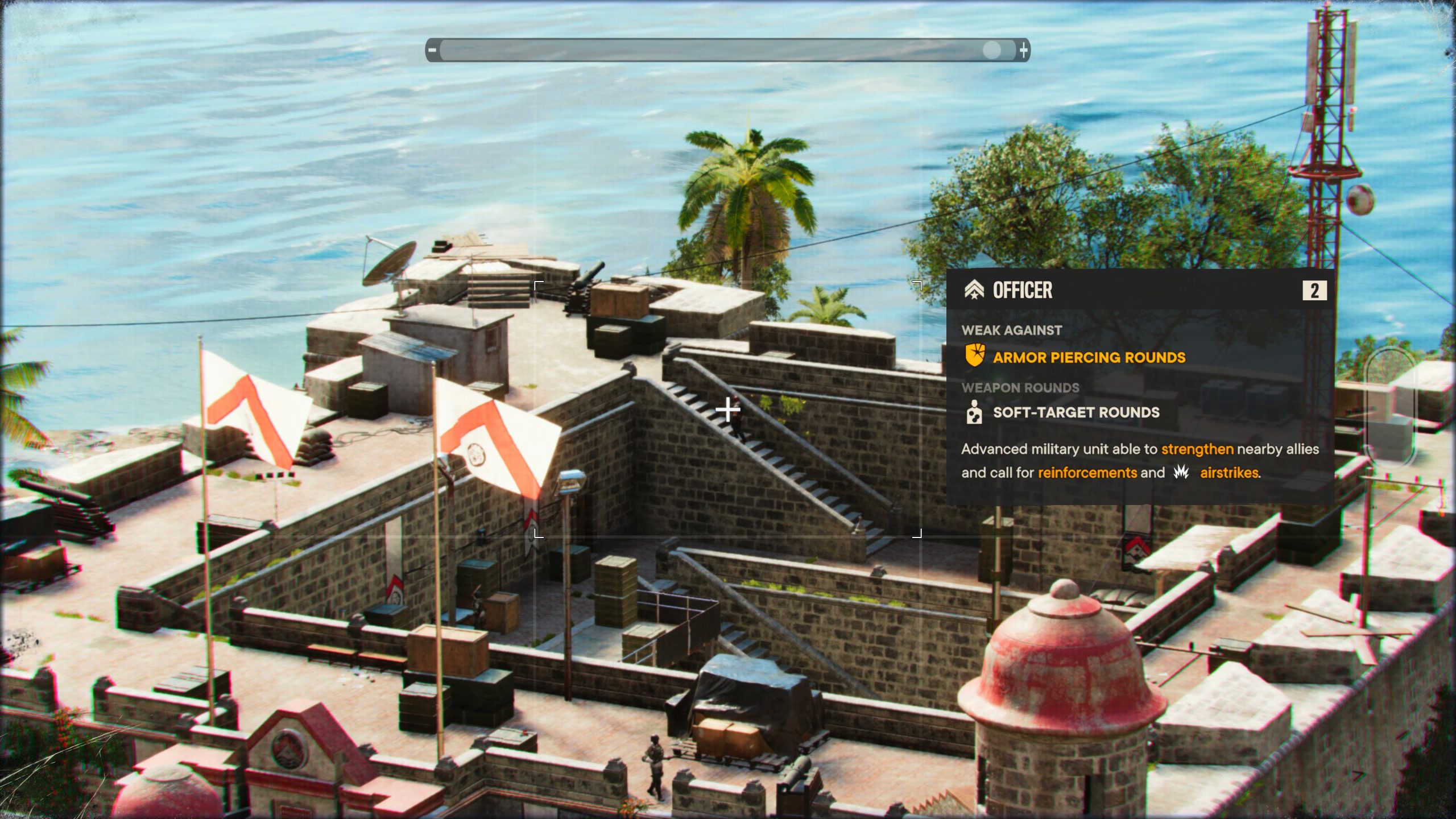This screenshot has height=819, width=1456.
Task: Click the zoom slider handle
Action: [992, 50]
